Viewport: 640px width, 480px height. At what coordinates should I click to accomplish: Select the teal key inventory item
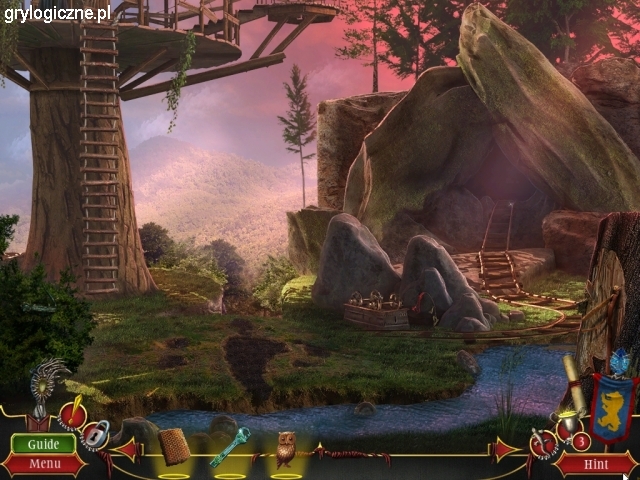229,446
